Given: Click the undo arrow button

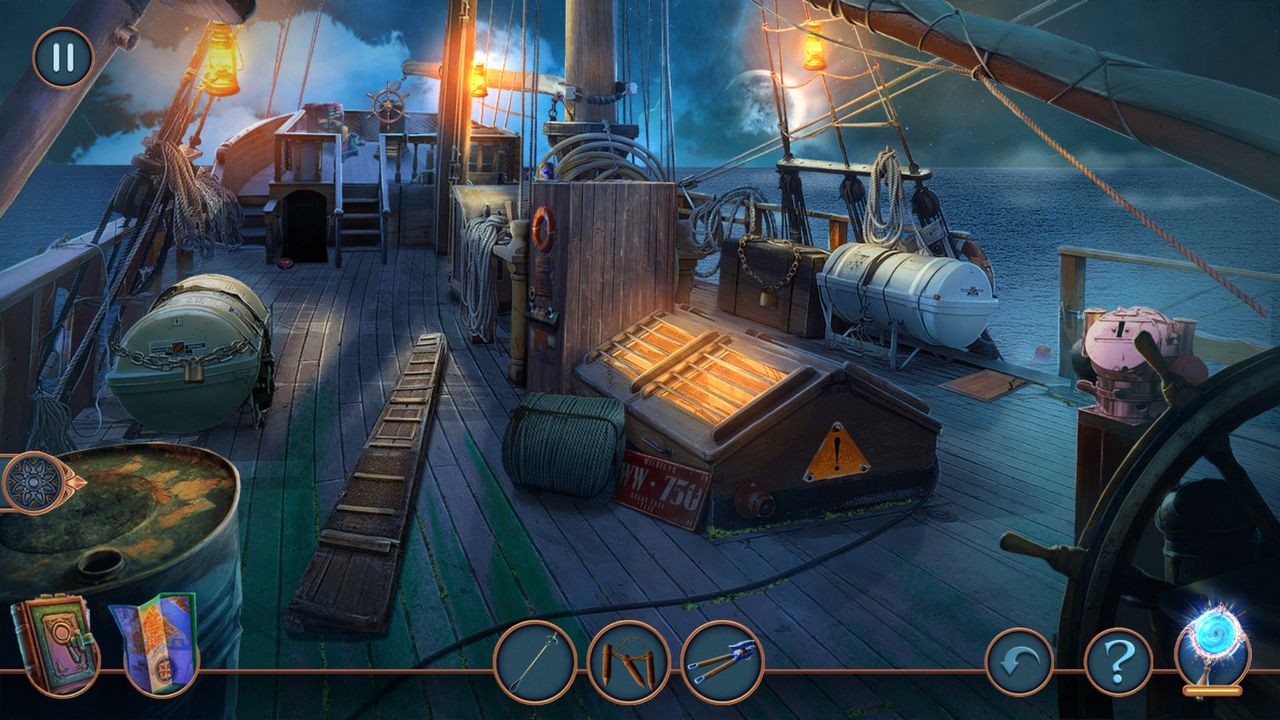Looking at the screenshot, I should point(1019,662).
